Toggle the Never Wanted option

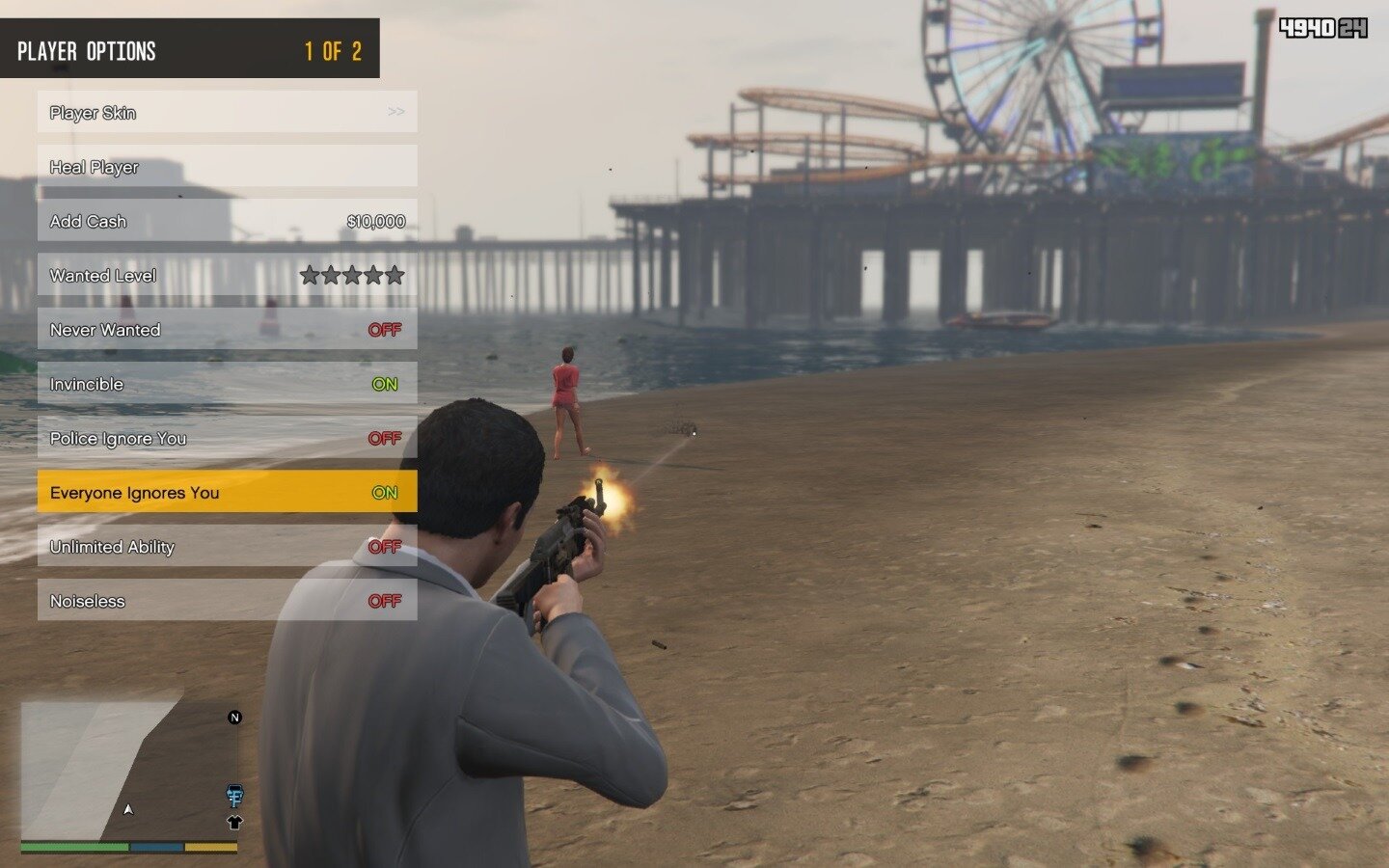[227, 330]
